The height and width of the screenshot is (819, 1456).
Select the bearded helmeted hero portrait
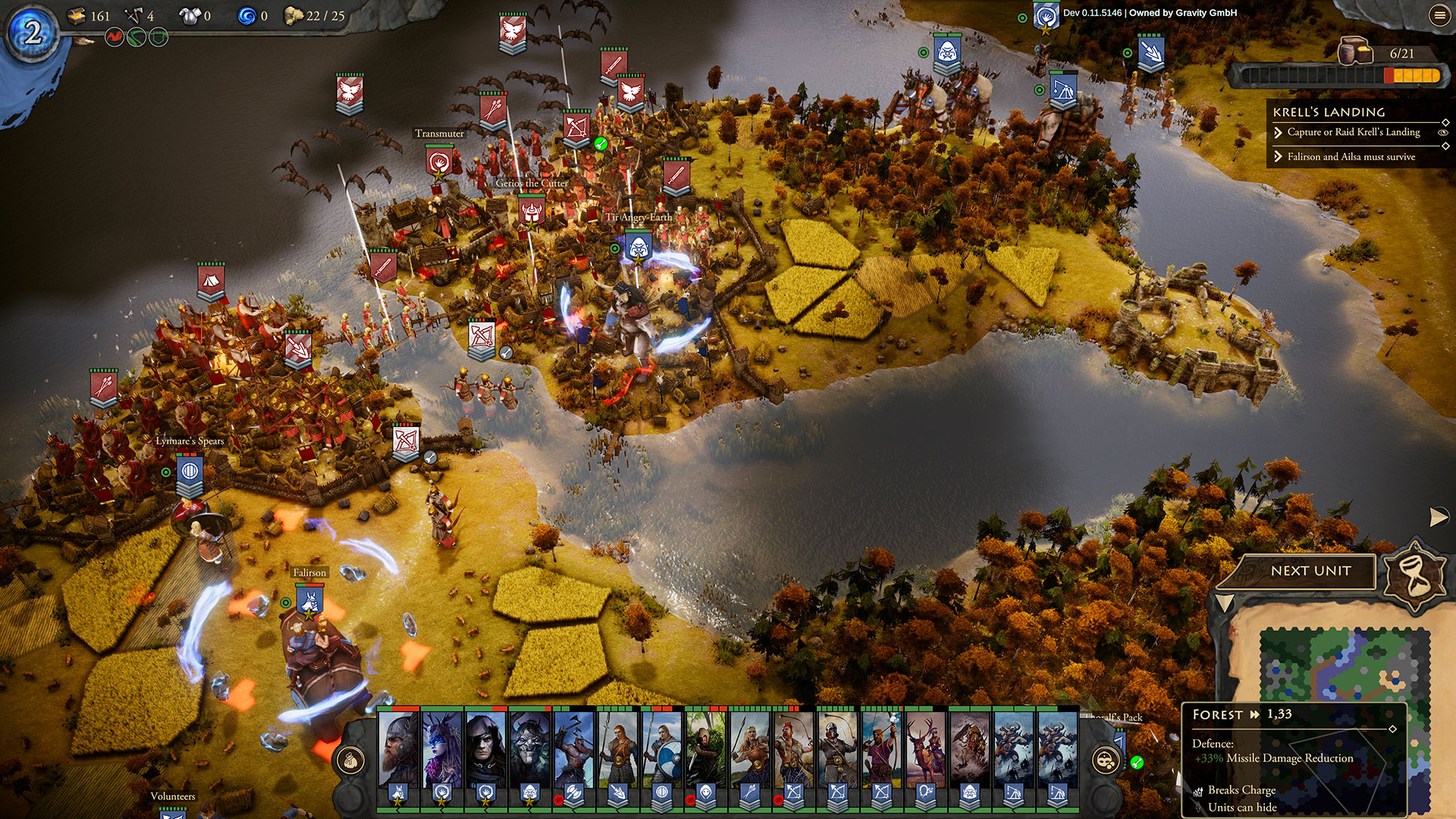[398, 749]
